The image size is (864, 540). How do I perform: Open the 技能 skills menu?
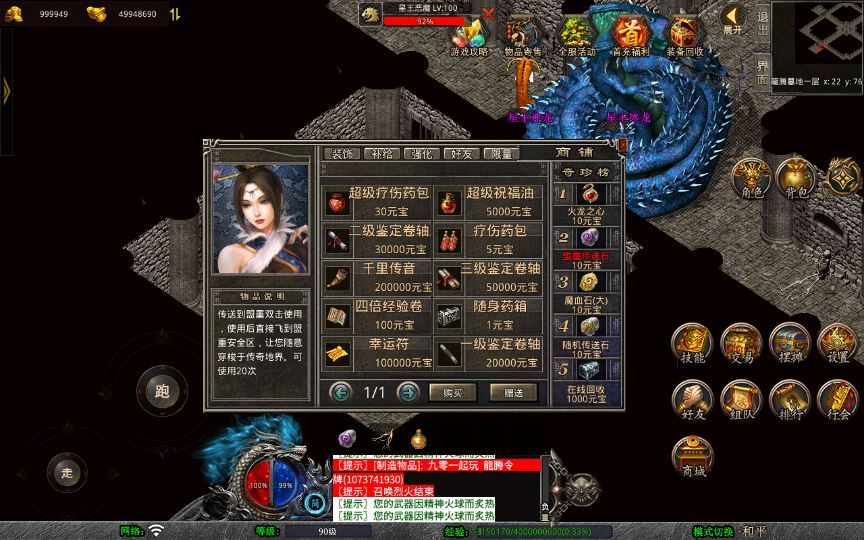coord(692,345)
